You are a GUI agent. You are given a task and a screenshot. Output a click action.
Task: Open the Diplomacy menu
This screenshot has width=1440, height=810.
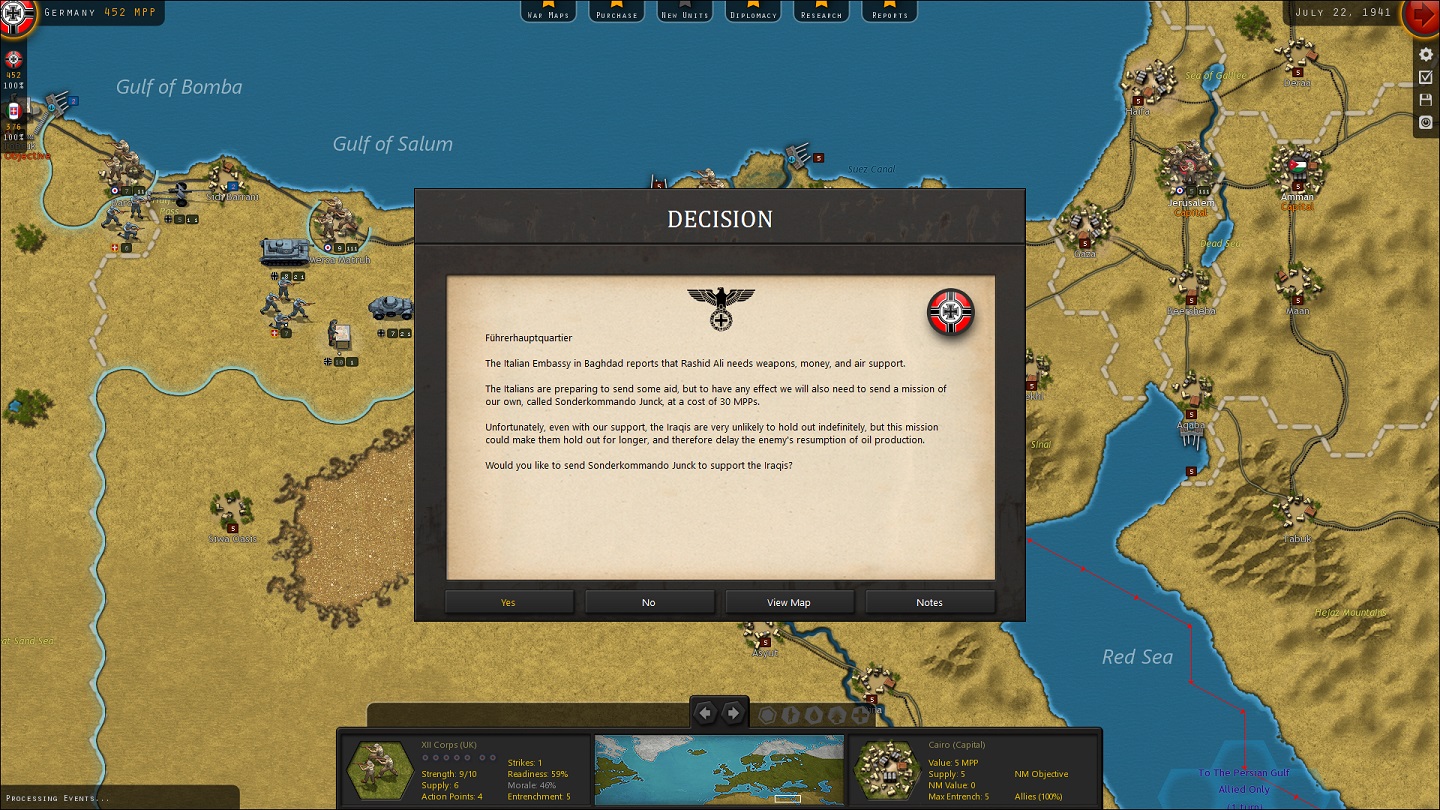(x=753, y=11)
